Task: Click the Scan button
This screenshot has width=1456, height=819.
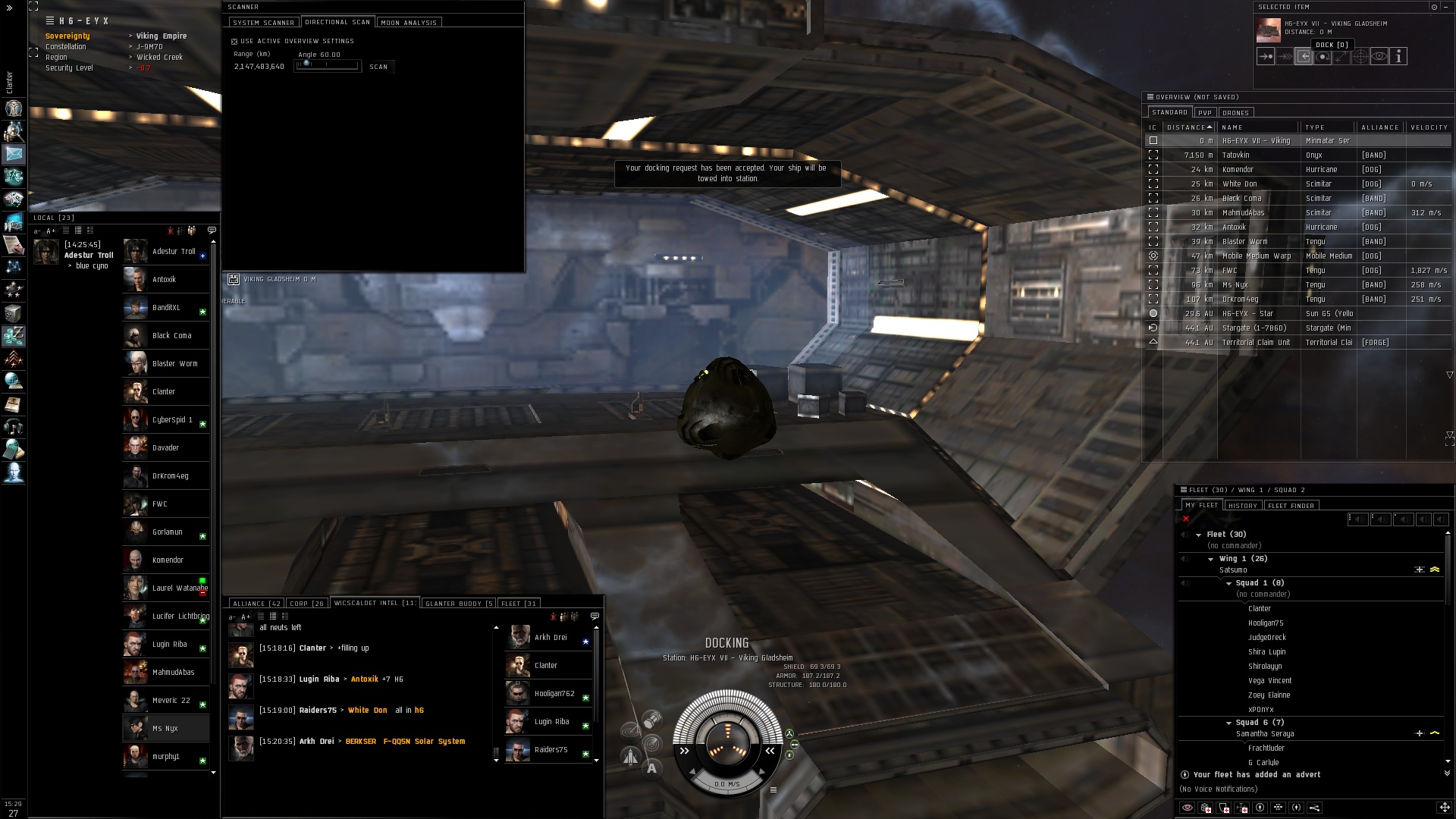Action: pos(378,67)
